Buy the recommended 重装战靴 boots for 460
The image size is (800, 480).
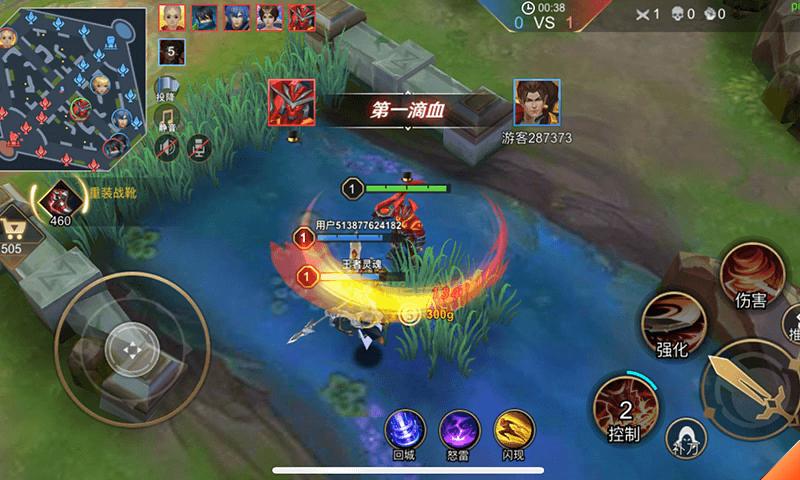click(58, 200)
